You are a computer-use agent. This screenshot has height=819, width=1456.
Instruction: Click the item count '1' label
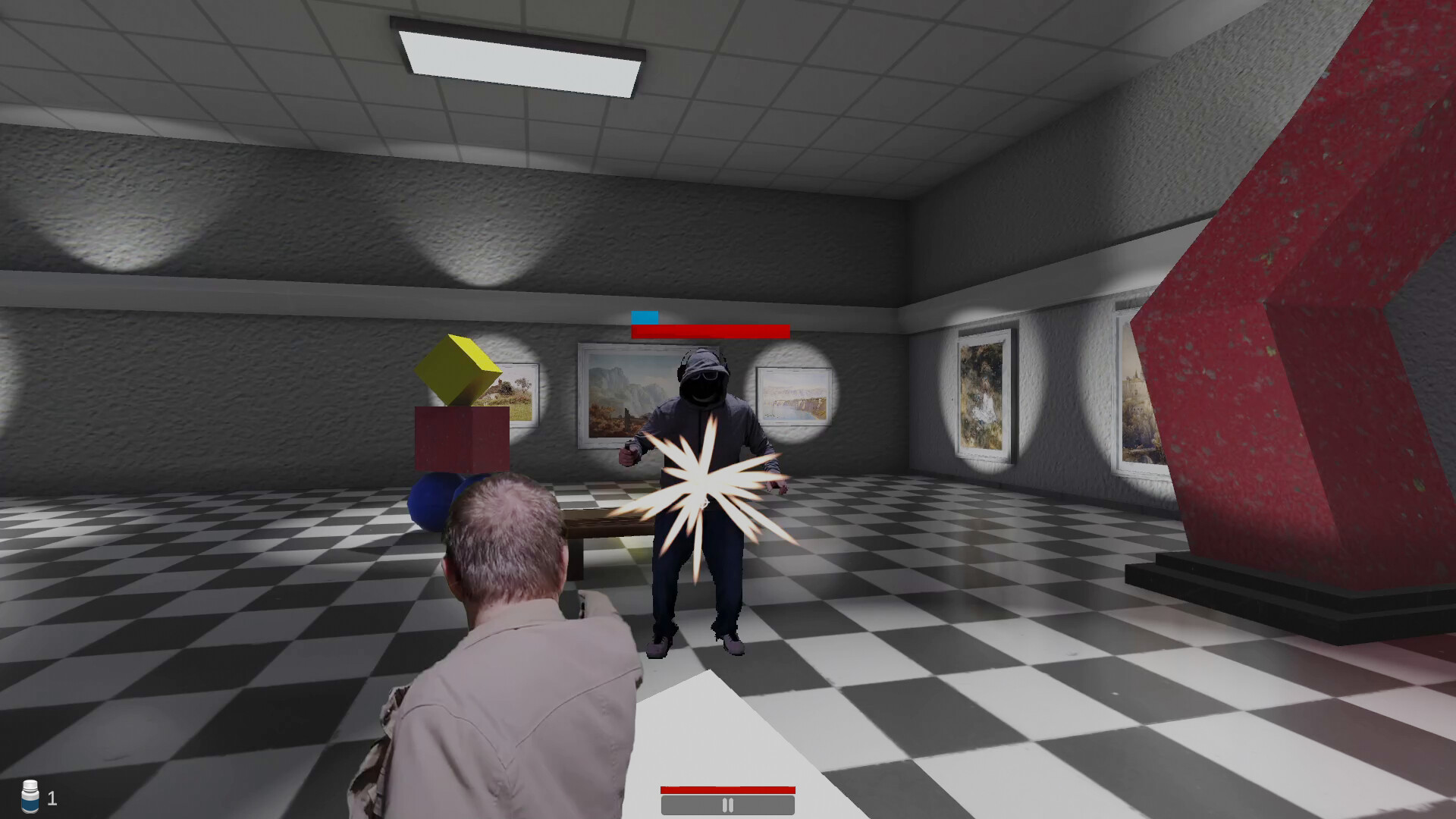[x=52, y=797]
